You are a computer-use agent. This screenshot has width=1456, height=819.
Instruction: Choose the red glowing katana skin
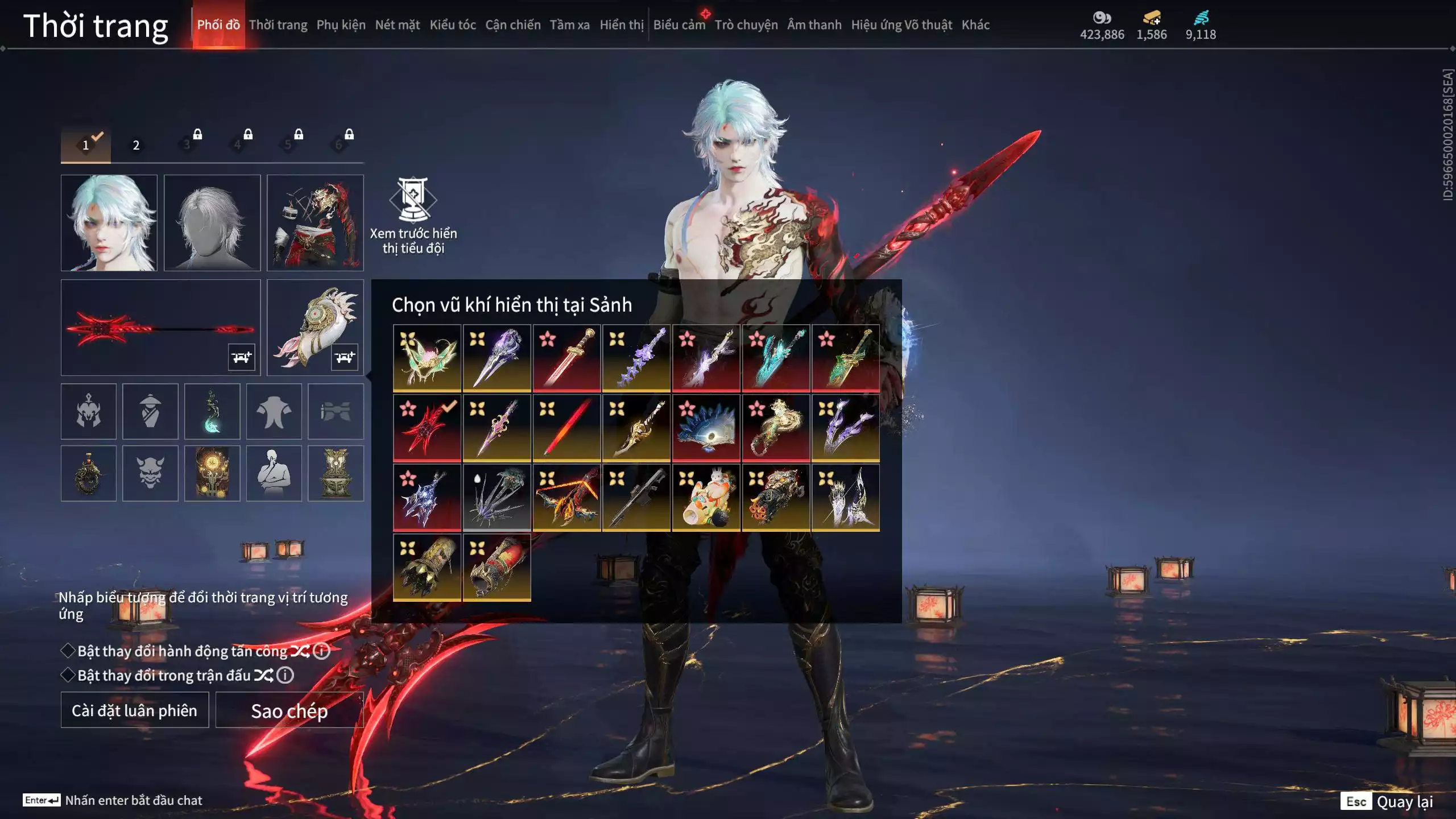pos(566,428)
